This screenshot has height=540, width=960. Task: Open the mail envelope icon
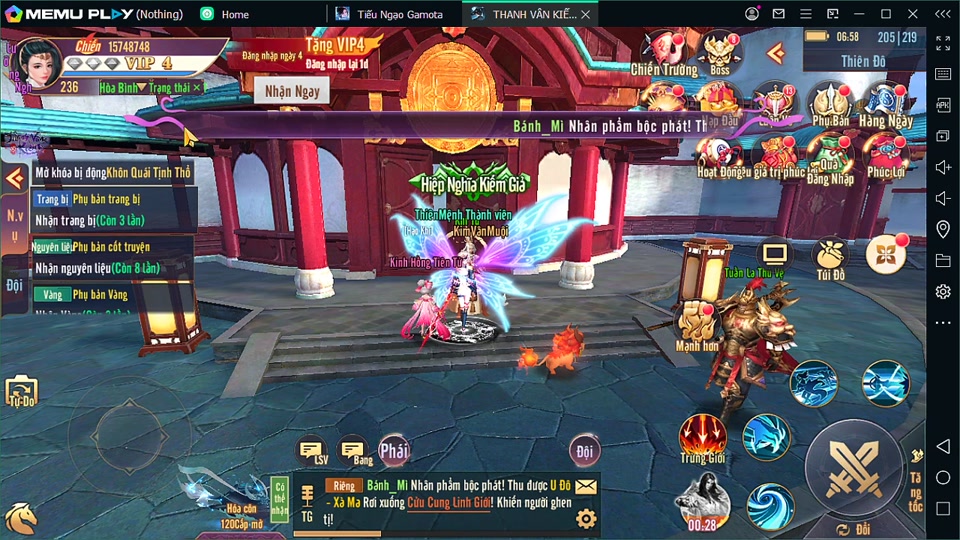(x=586, y=487)
